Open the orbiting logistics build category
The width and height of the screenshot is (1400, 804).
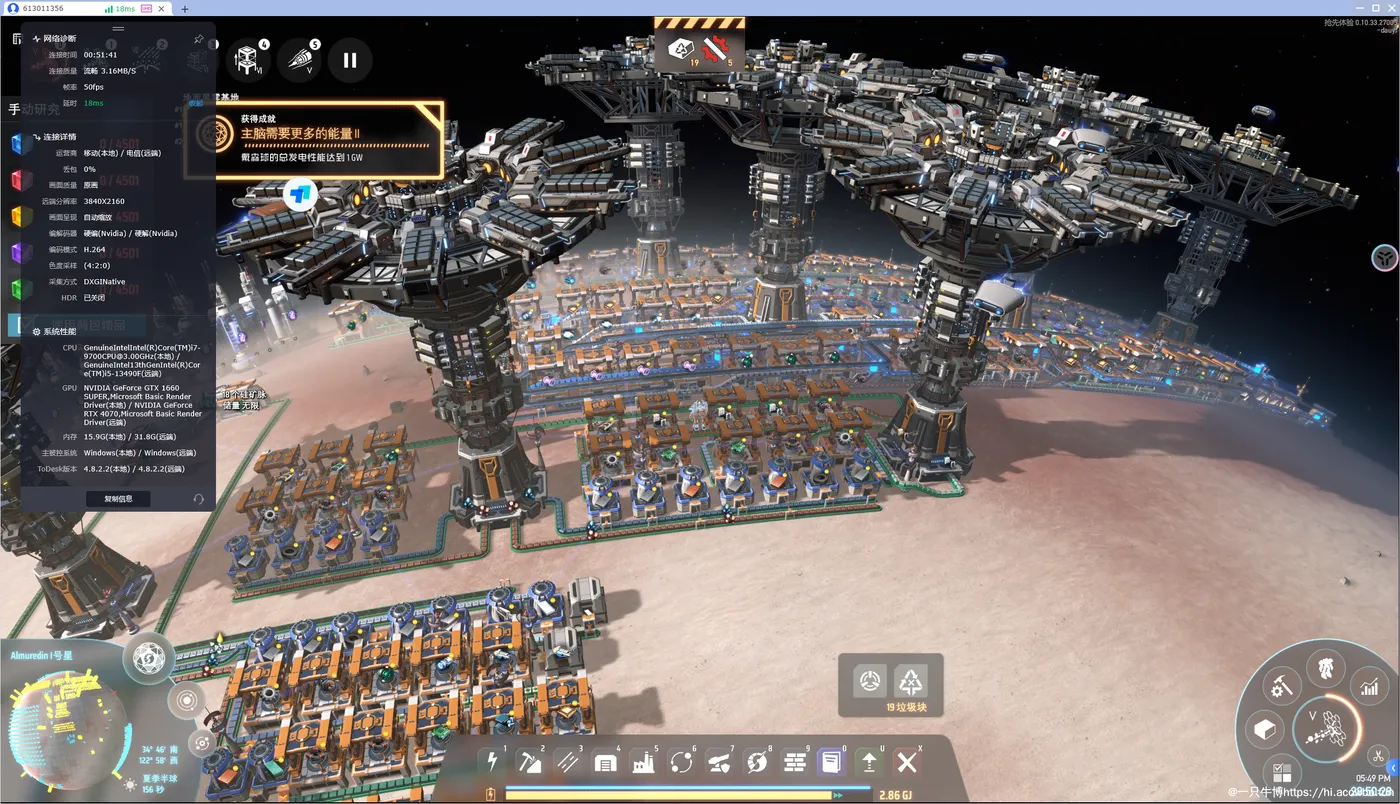(681, 763)
